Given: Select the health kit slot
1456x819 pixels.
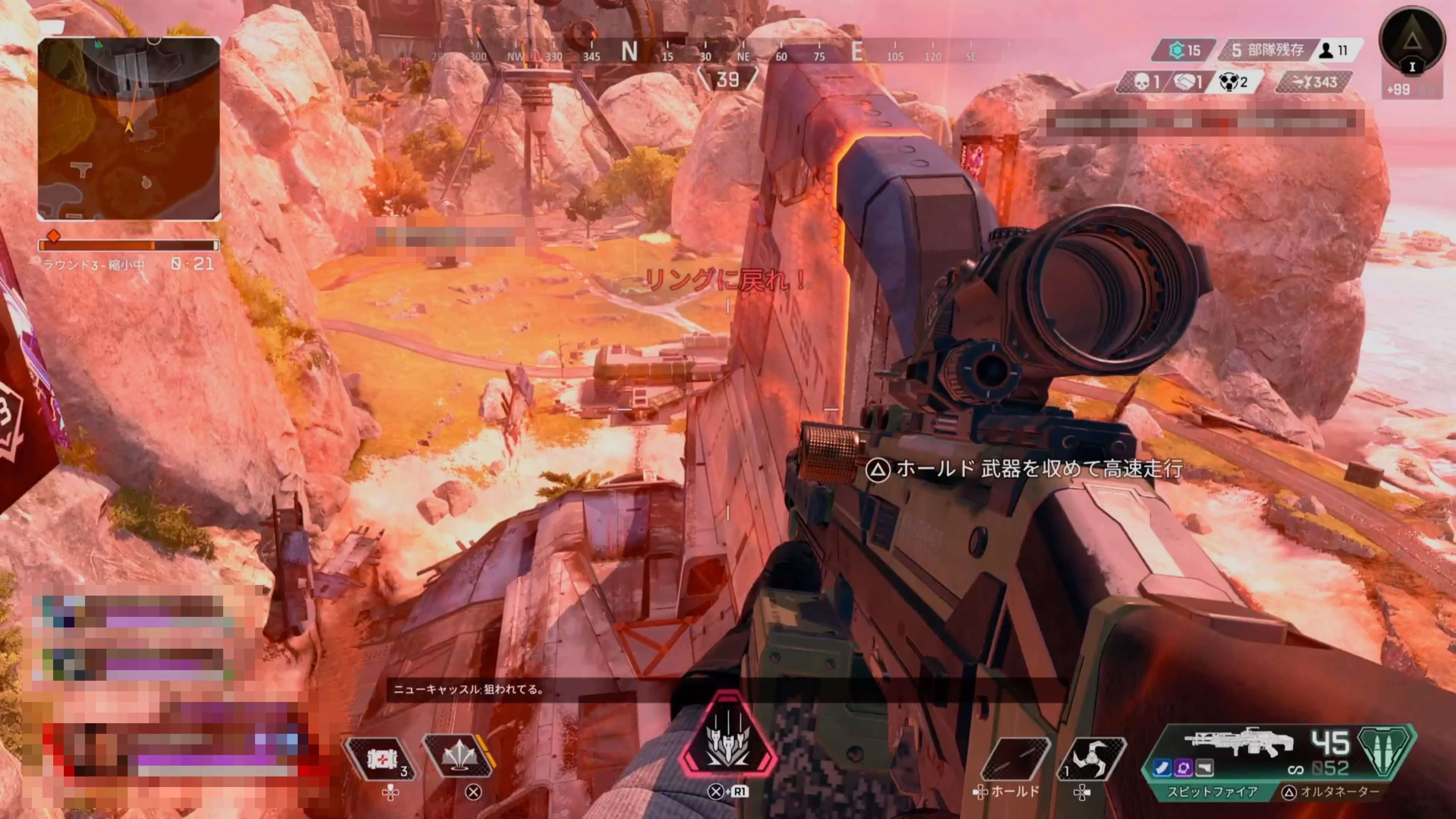Looking at the screenshot, I should click(x=381, y=758).
